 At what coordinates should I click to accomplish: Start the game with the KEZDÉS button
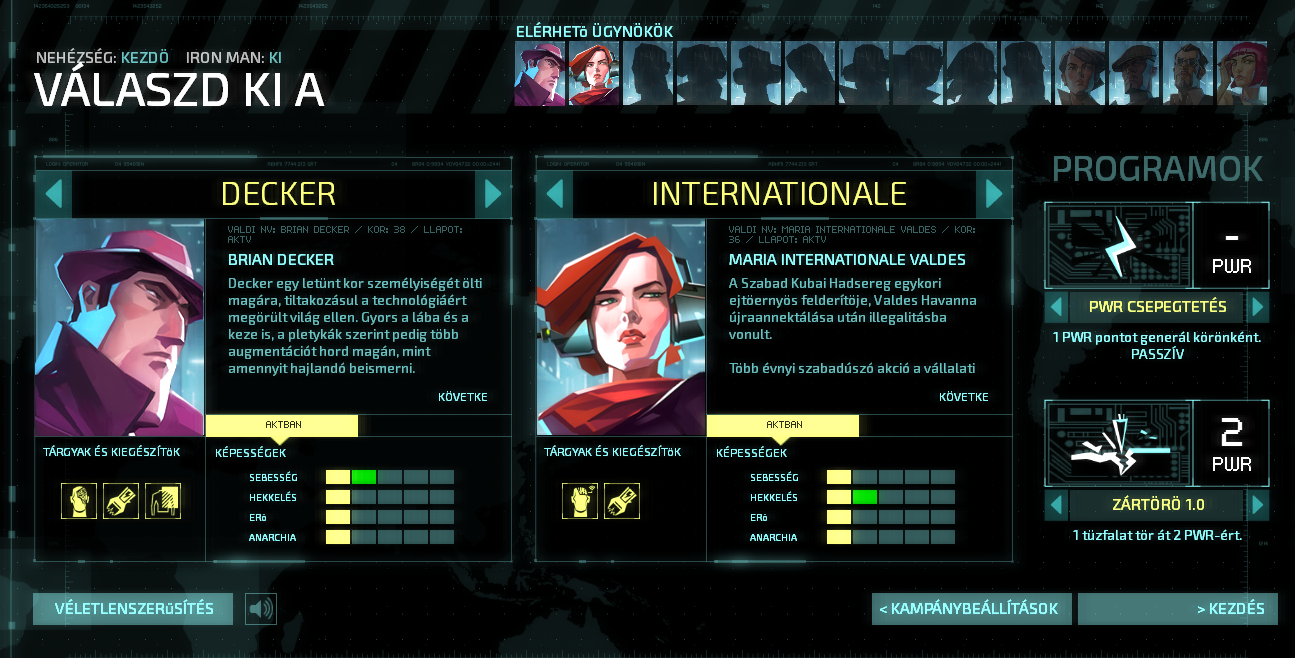click(x=1177, y=609)
